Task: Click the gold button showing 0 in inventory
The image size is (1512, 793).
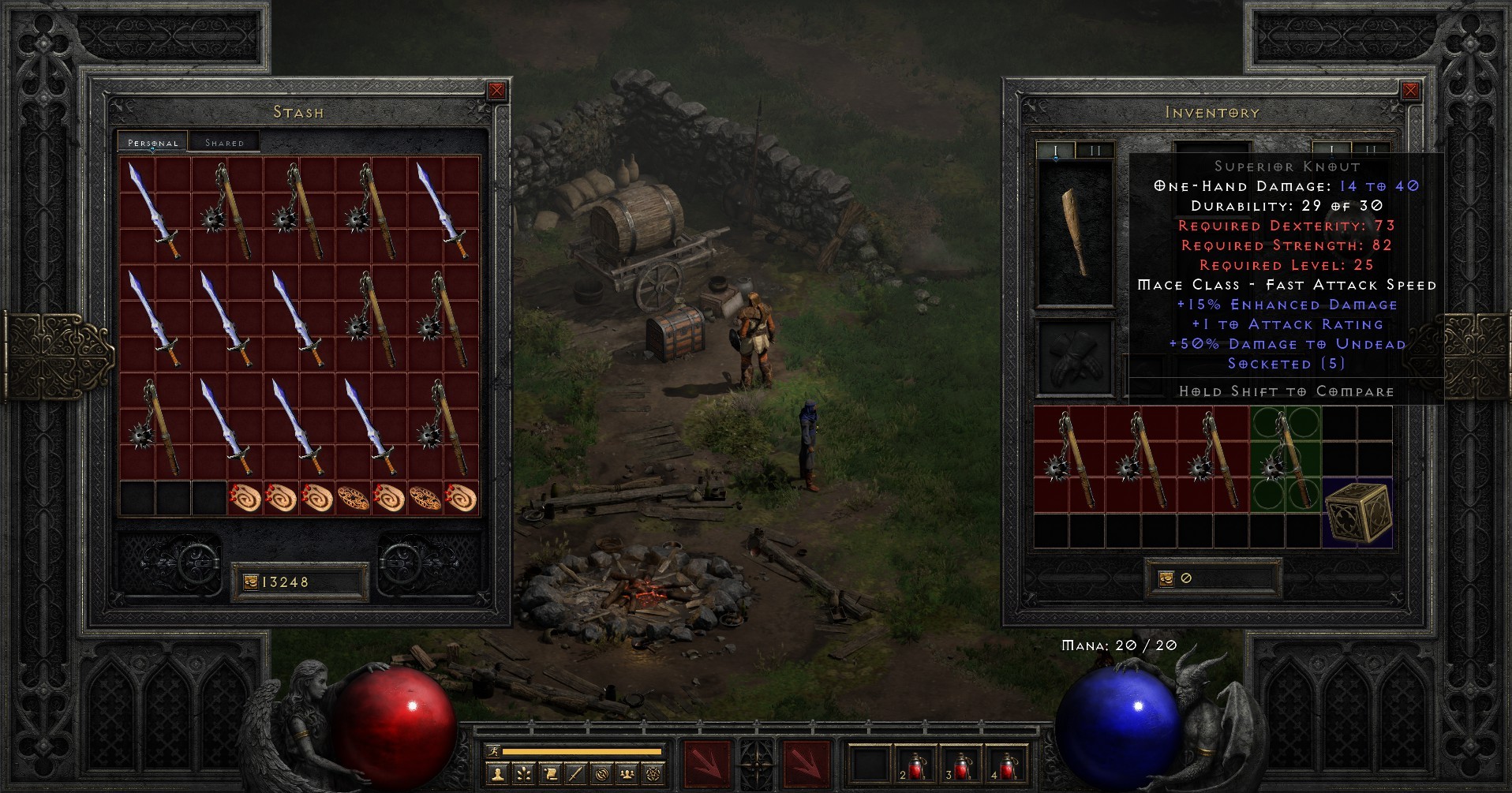Action: [x=1213, y=577]
